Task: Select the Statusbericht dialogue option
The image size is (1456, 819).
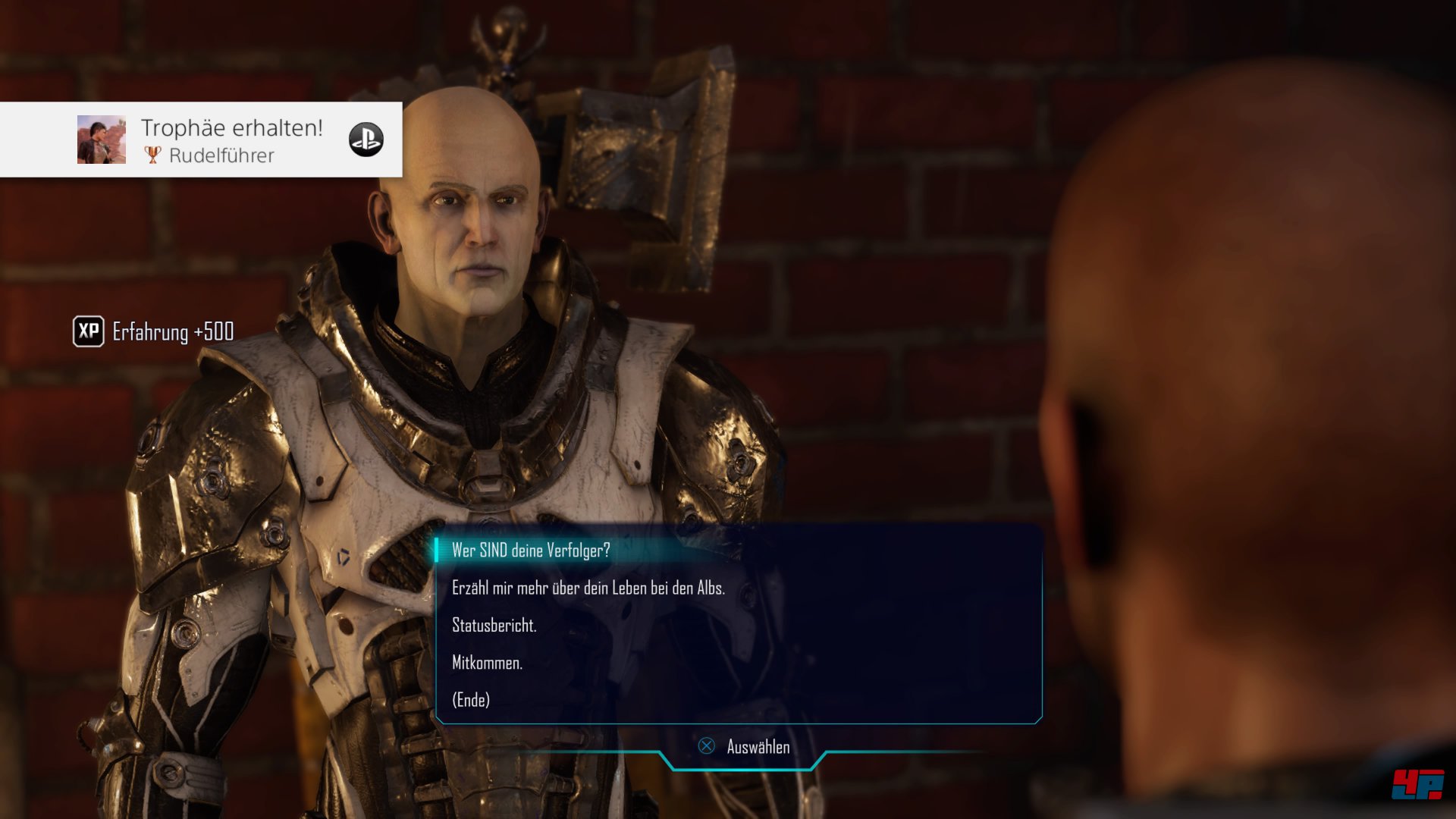Action: 494,626
